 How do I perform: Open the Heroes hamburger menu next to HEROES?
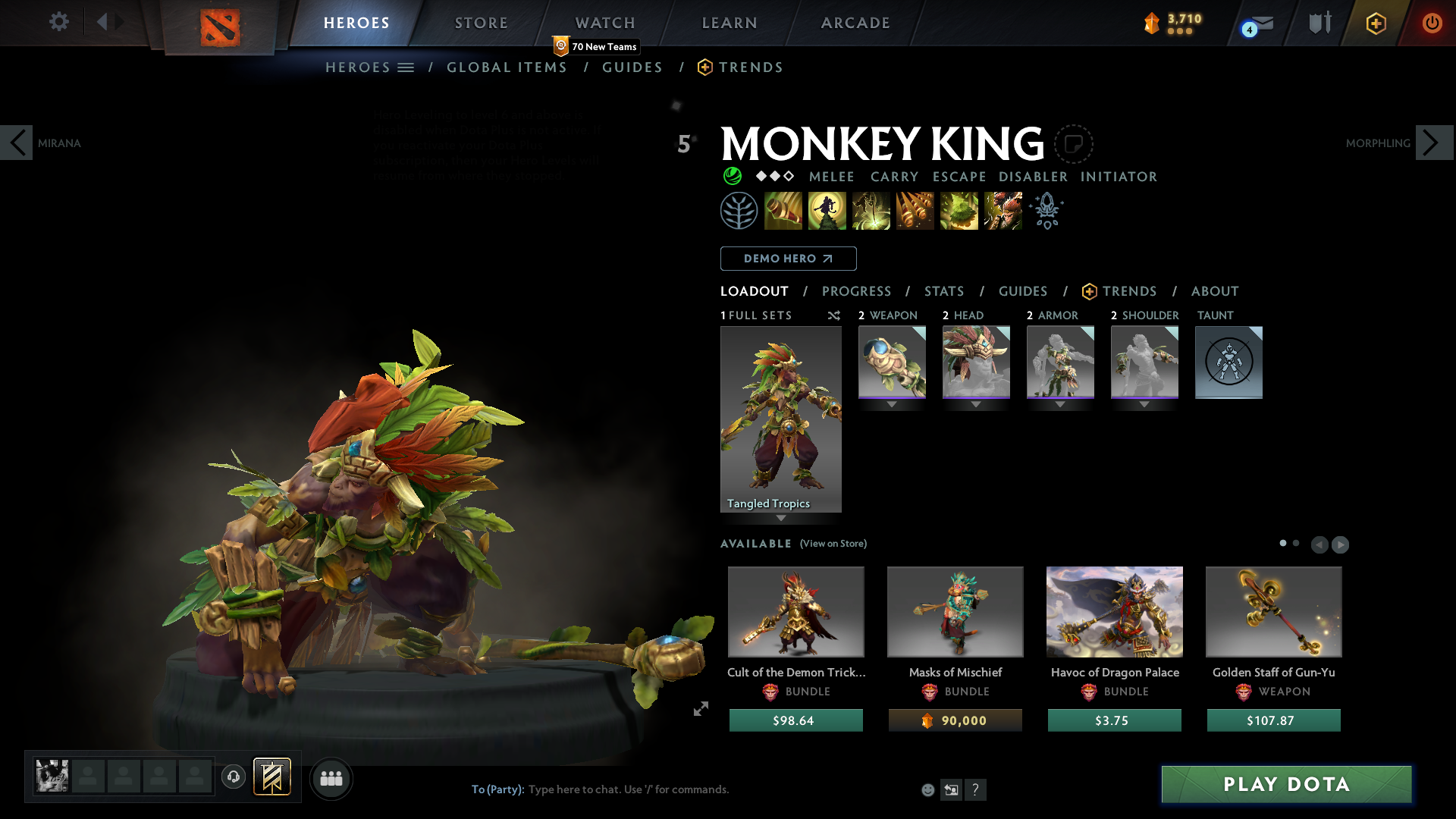coord(406,67)
